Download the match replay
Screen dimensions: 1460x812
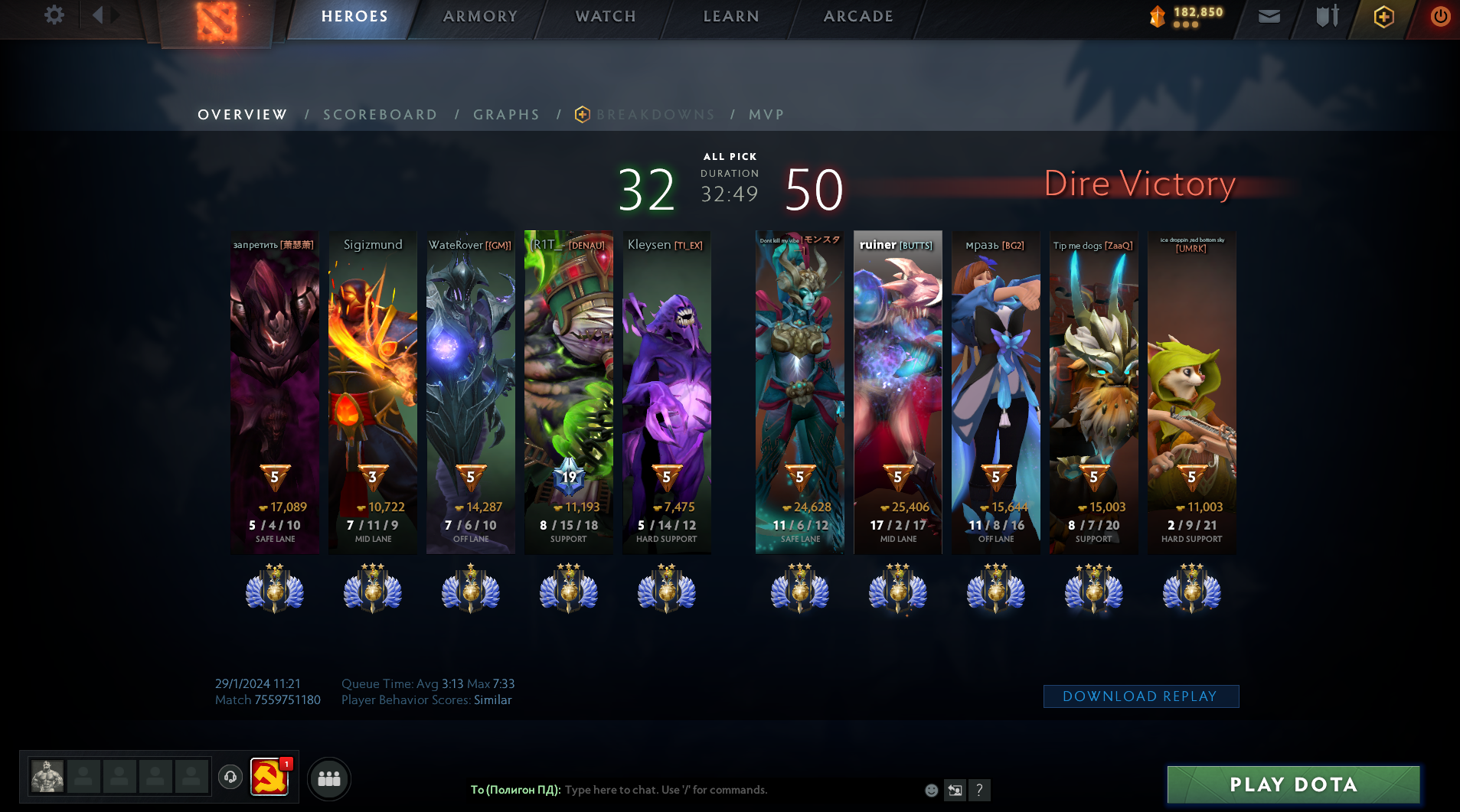pos(1140,696)
